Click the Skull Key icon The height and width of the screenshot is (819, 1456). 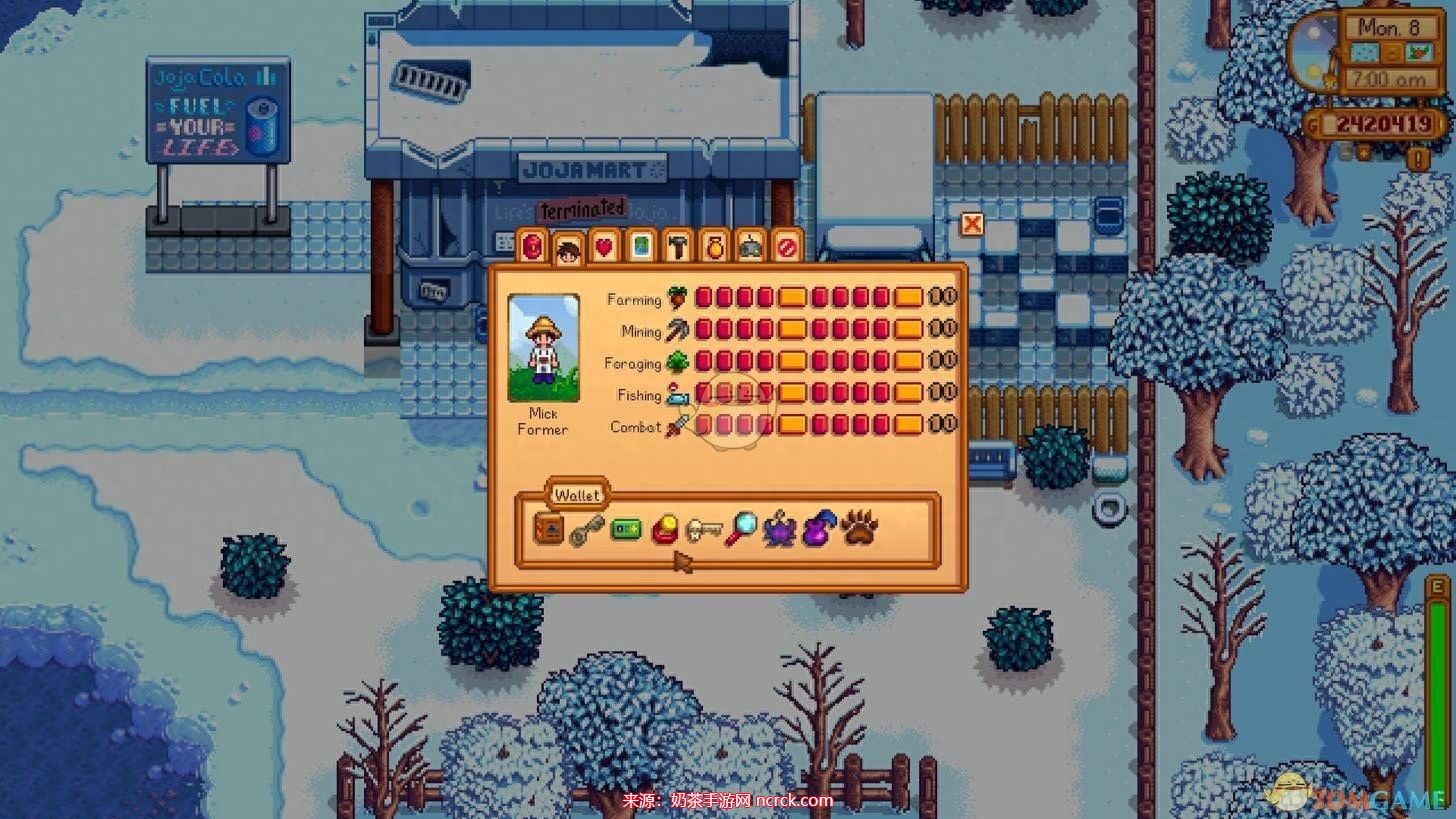pyautogui.click(x=703, y=529)
